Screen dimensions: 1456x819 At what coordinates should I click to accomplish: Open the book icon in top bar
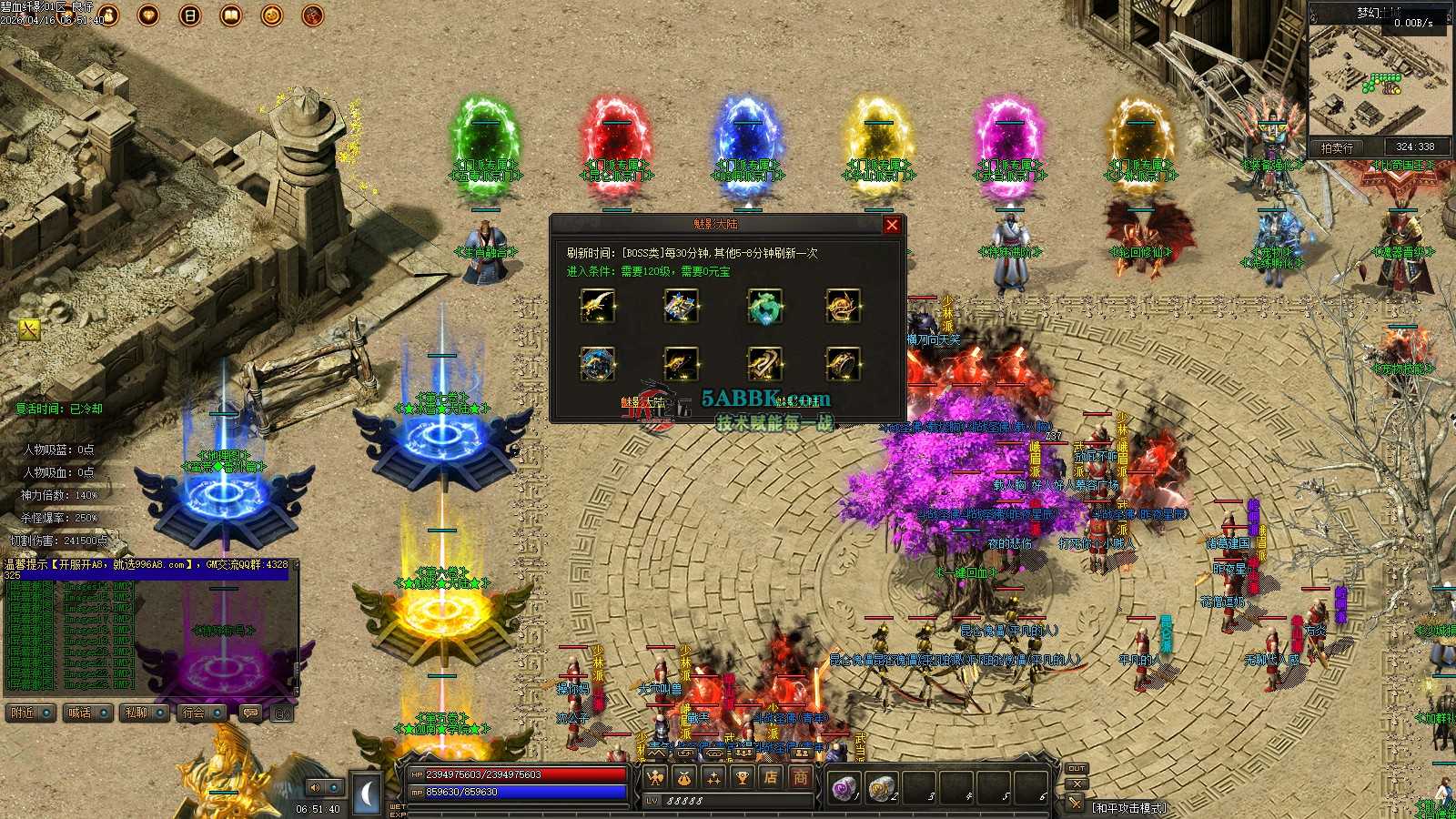(x=231, y=15)
